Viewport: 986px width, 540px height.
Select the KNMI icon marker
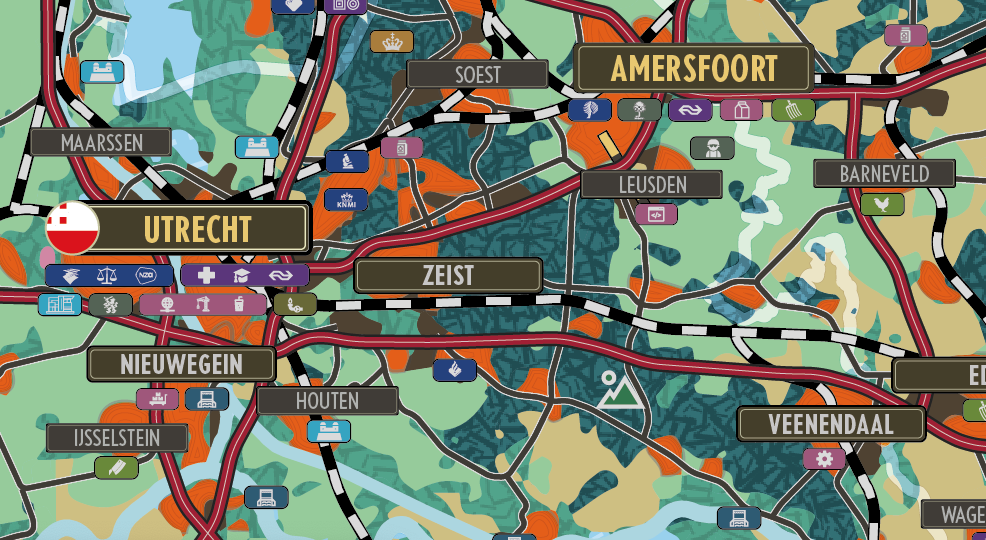click(346, 200)
